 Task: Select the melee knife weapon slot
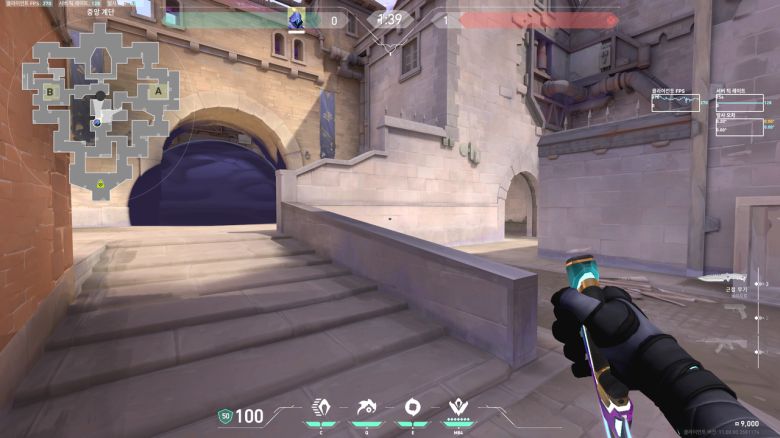pyautogui.click(x=722, y=279)
